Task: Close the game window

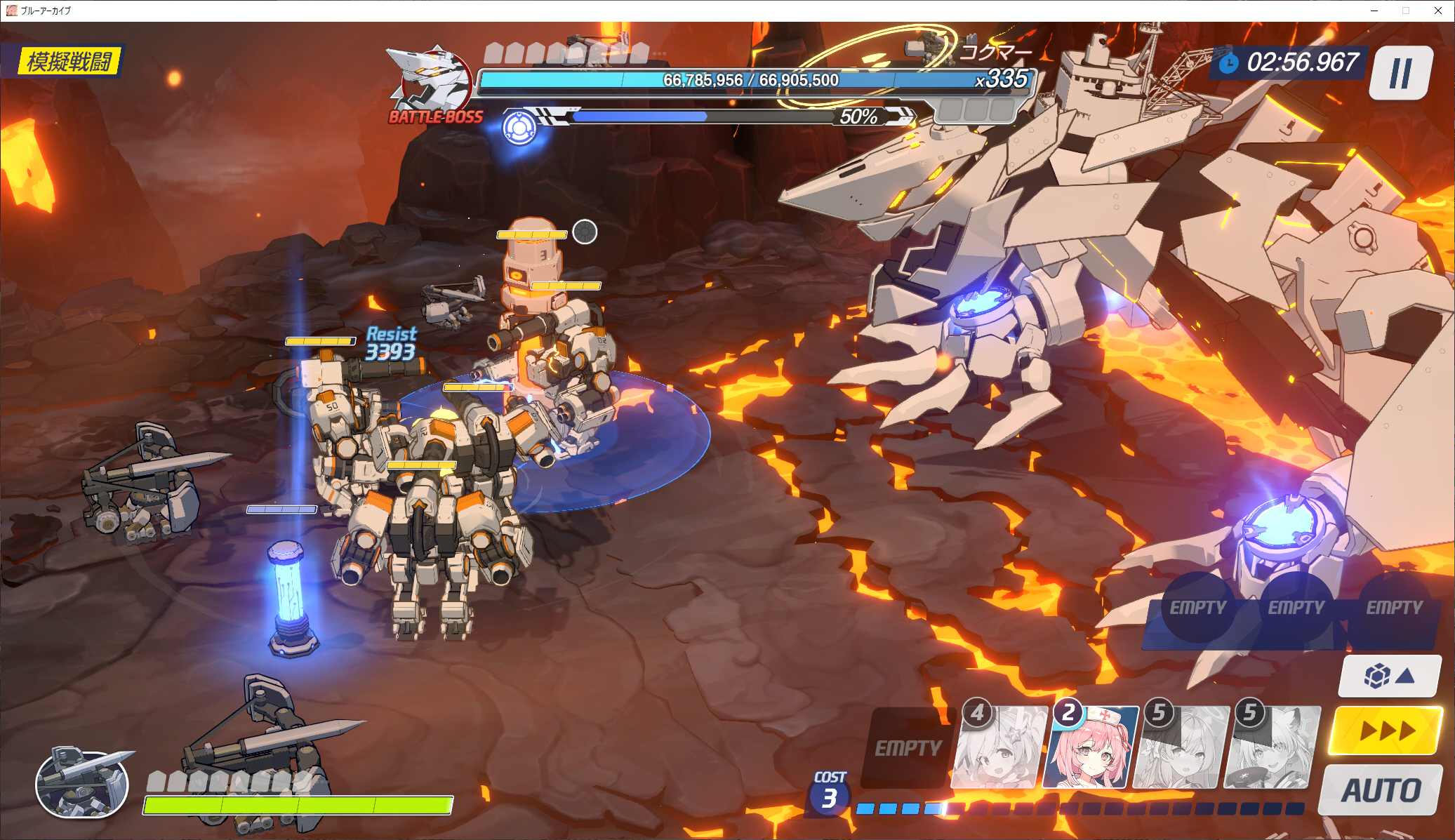Action: pyautogui.click(x=1437, y=11)
